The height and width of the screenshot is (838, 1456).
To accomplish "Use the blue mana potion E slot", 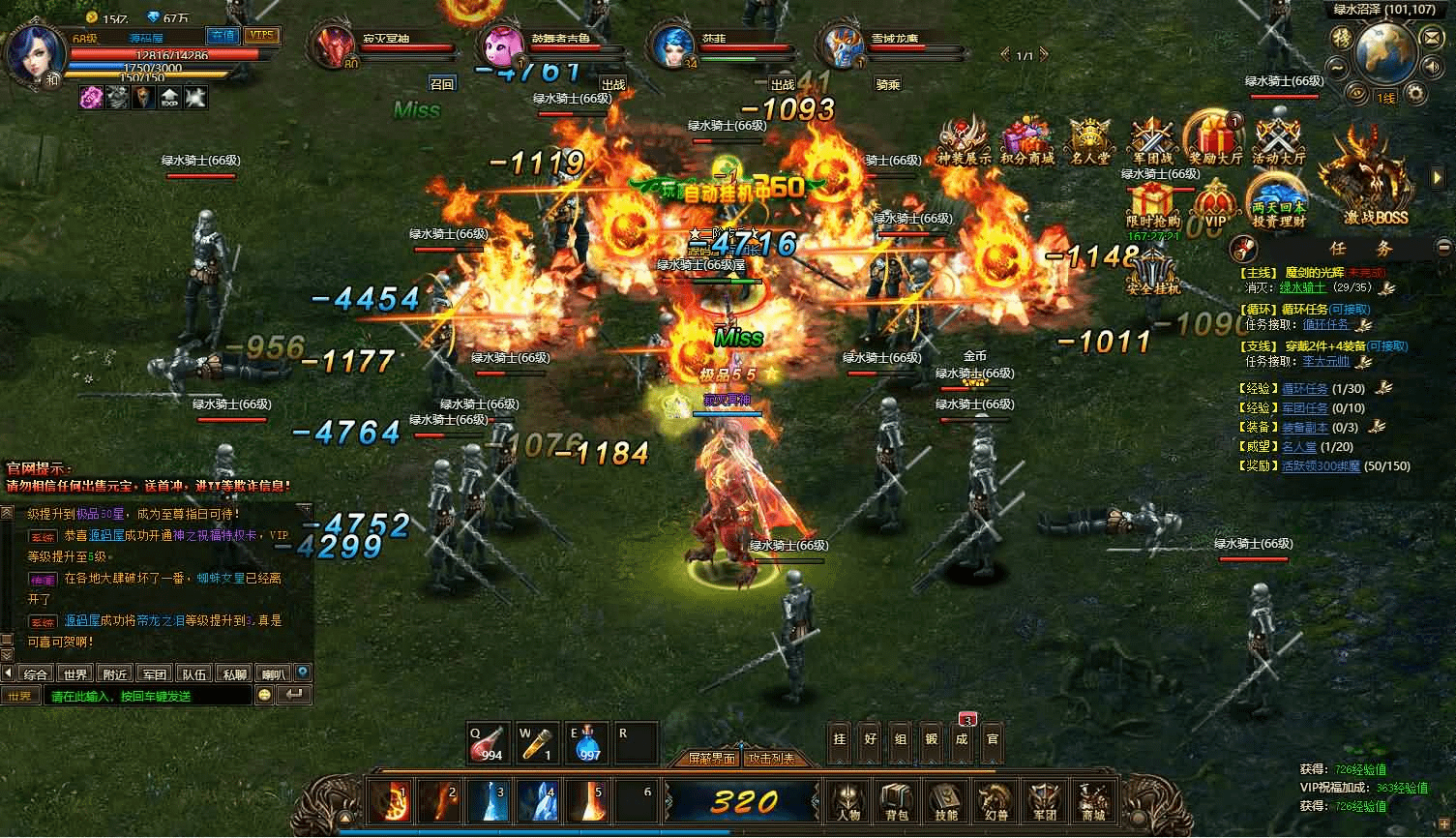I will (x=588, y=742).
